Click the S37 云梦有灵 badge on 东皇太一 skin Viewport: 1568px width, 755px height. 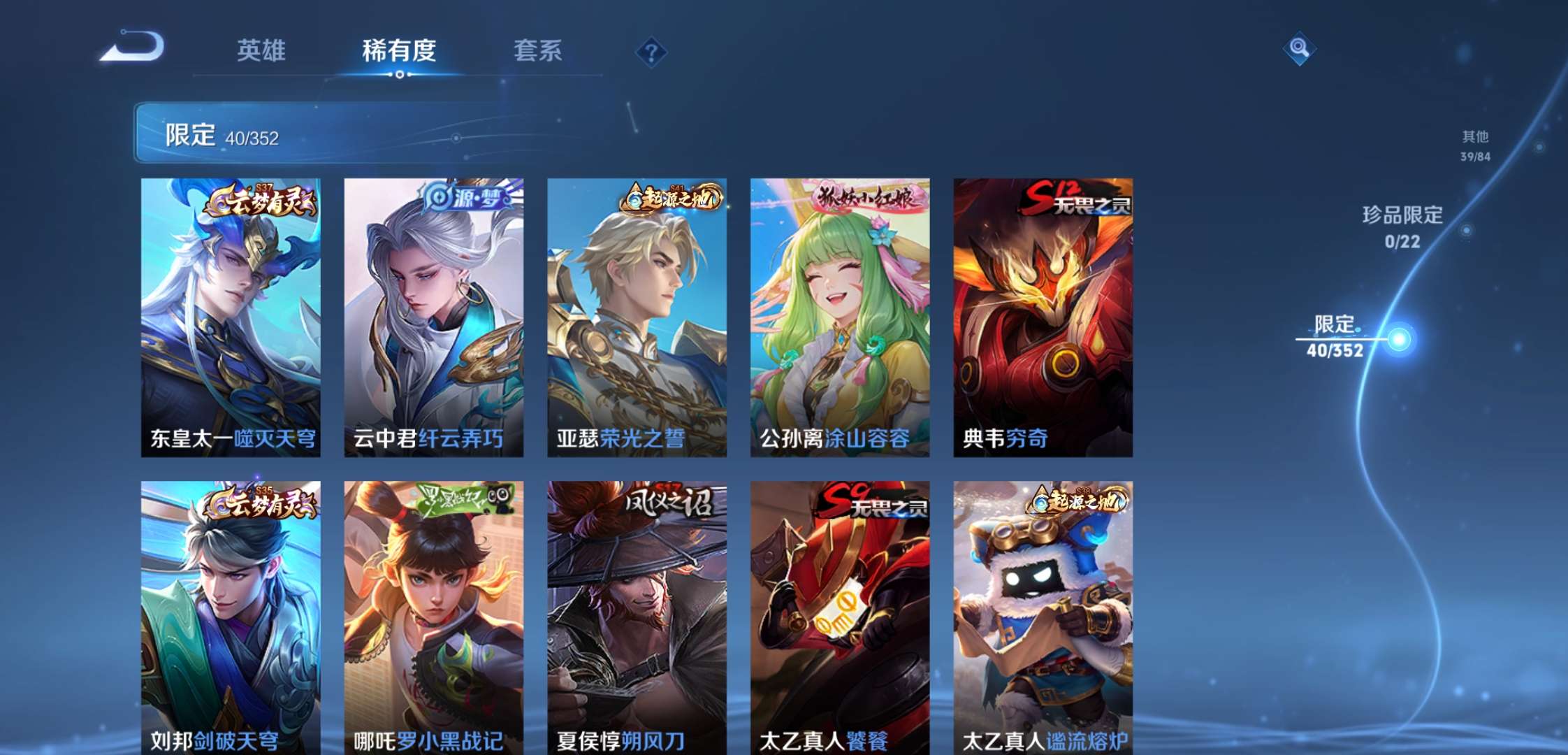261,201
